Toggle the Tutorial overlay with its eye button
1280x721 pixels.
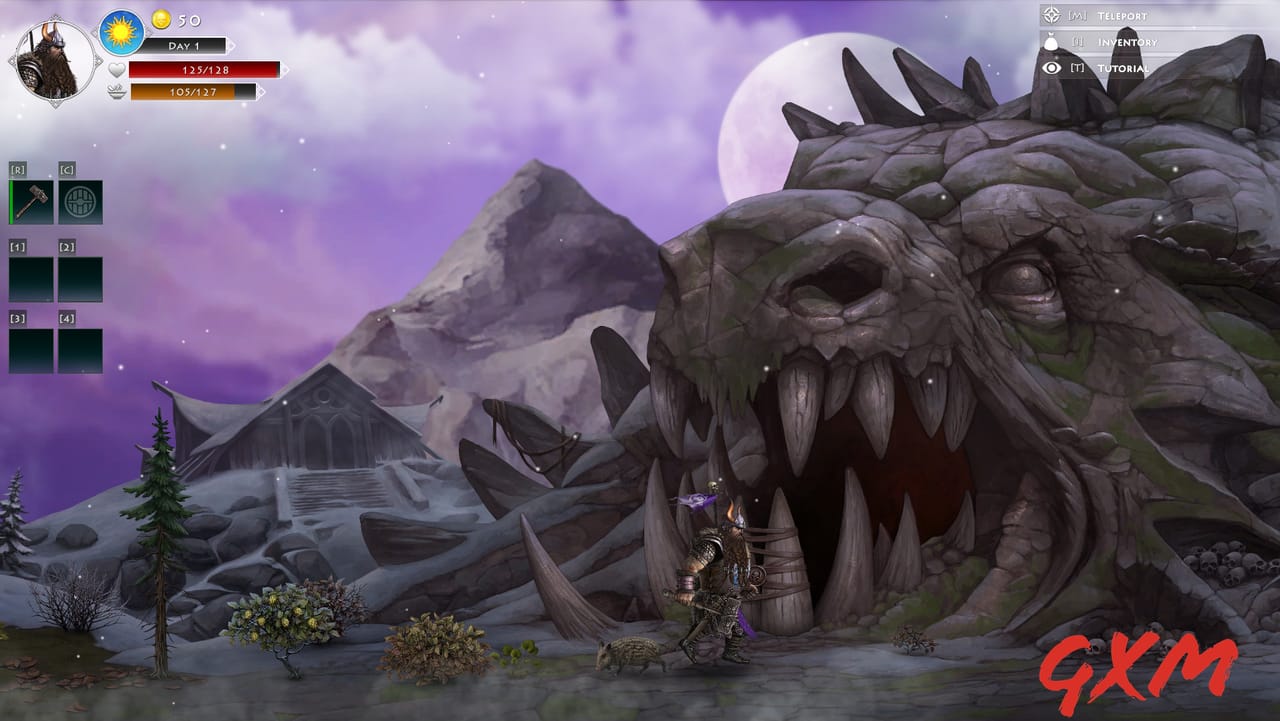click(x=1049, y=69)
